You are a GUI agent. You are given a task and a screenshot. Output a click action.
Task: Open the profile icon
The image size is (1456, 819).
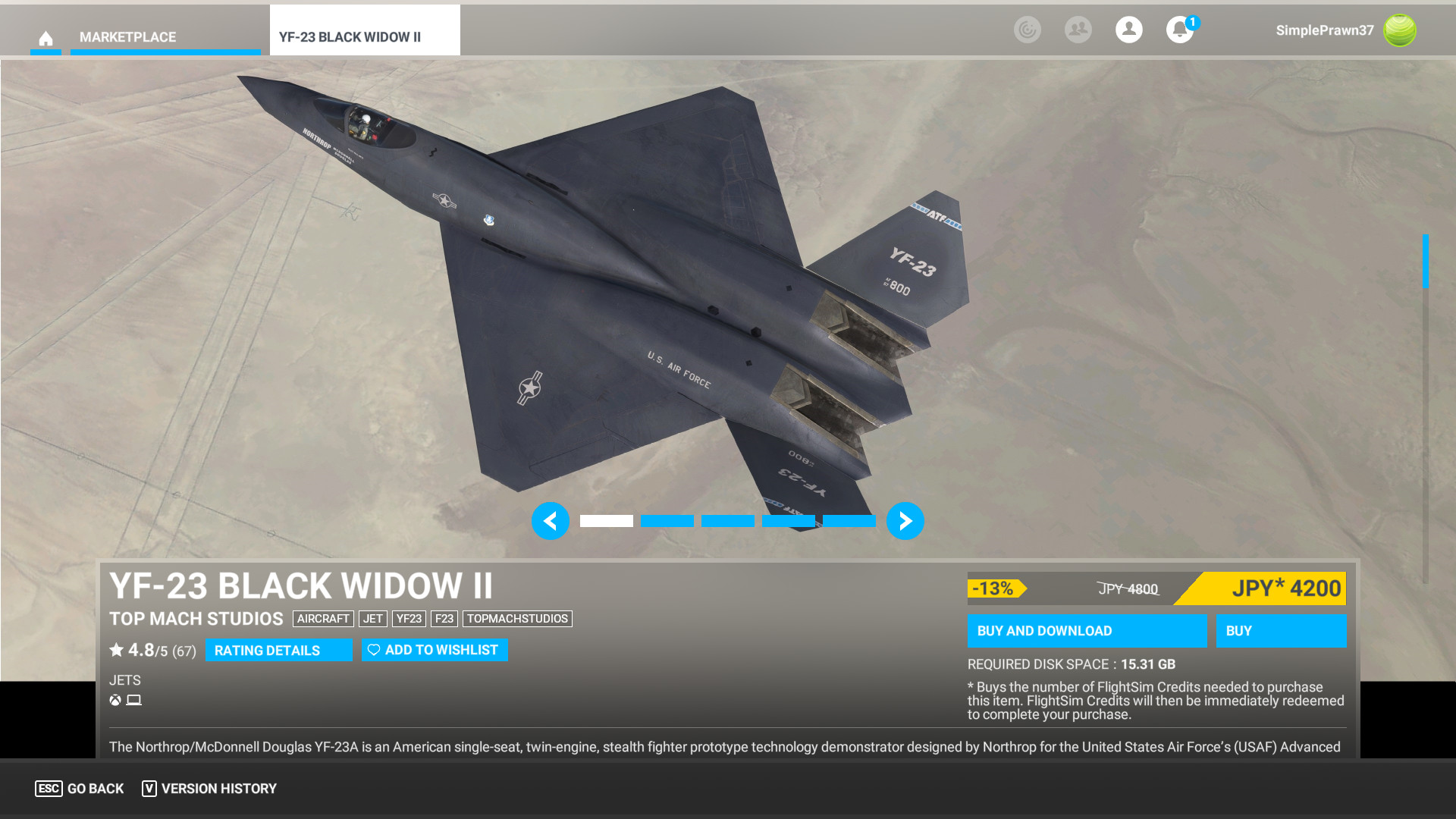point(1128,30)
